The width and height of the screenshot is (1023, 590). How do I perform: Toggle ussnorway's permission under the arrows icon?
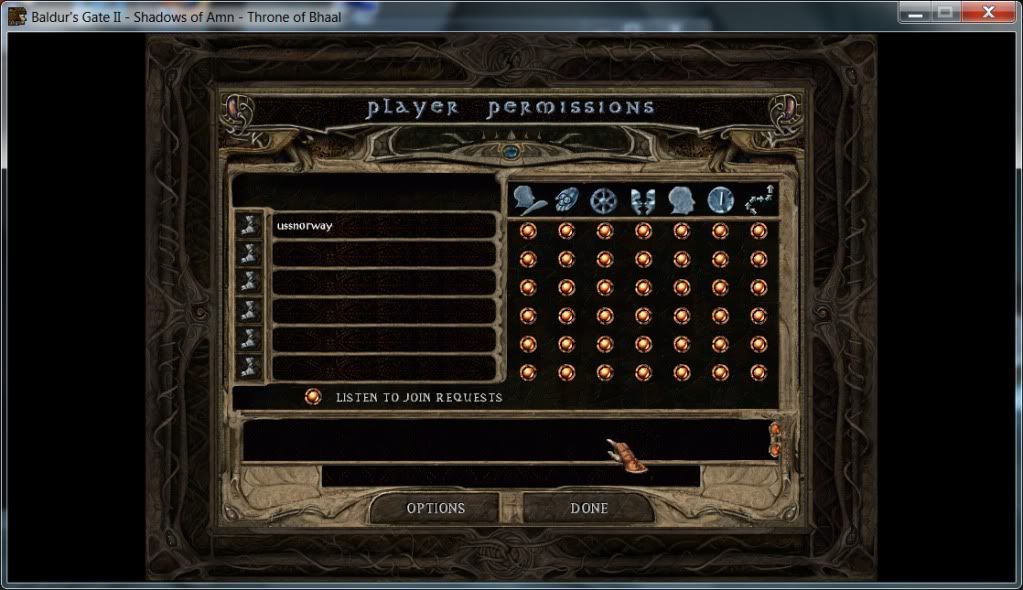point(758,231)
